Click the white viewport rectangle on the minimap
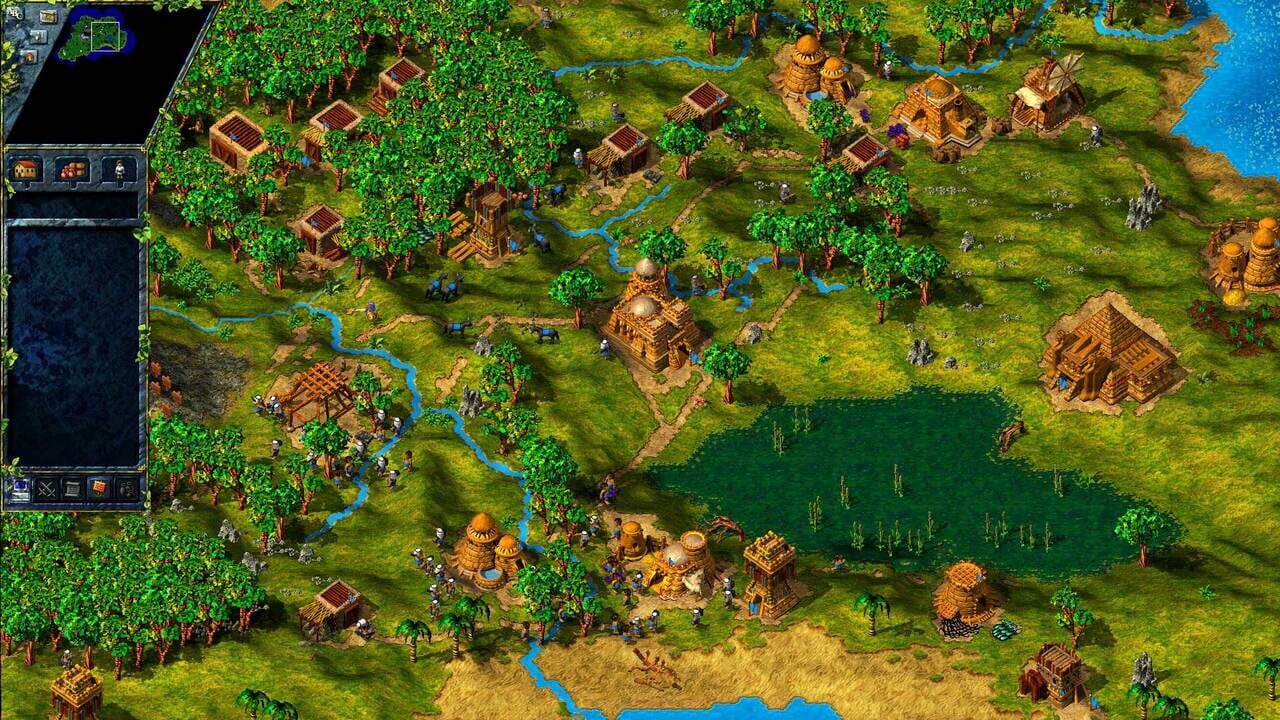1280x720 pixels. click(105, 37)
